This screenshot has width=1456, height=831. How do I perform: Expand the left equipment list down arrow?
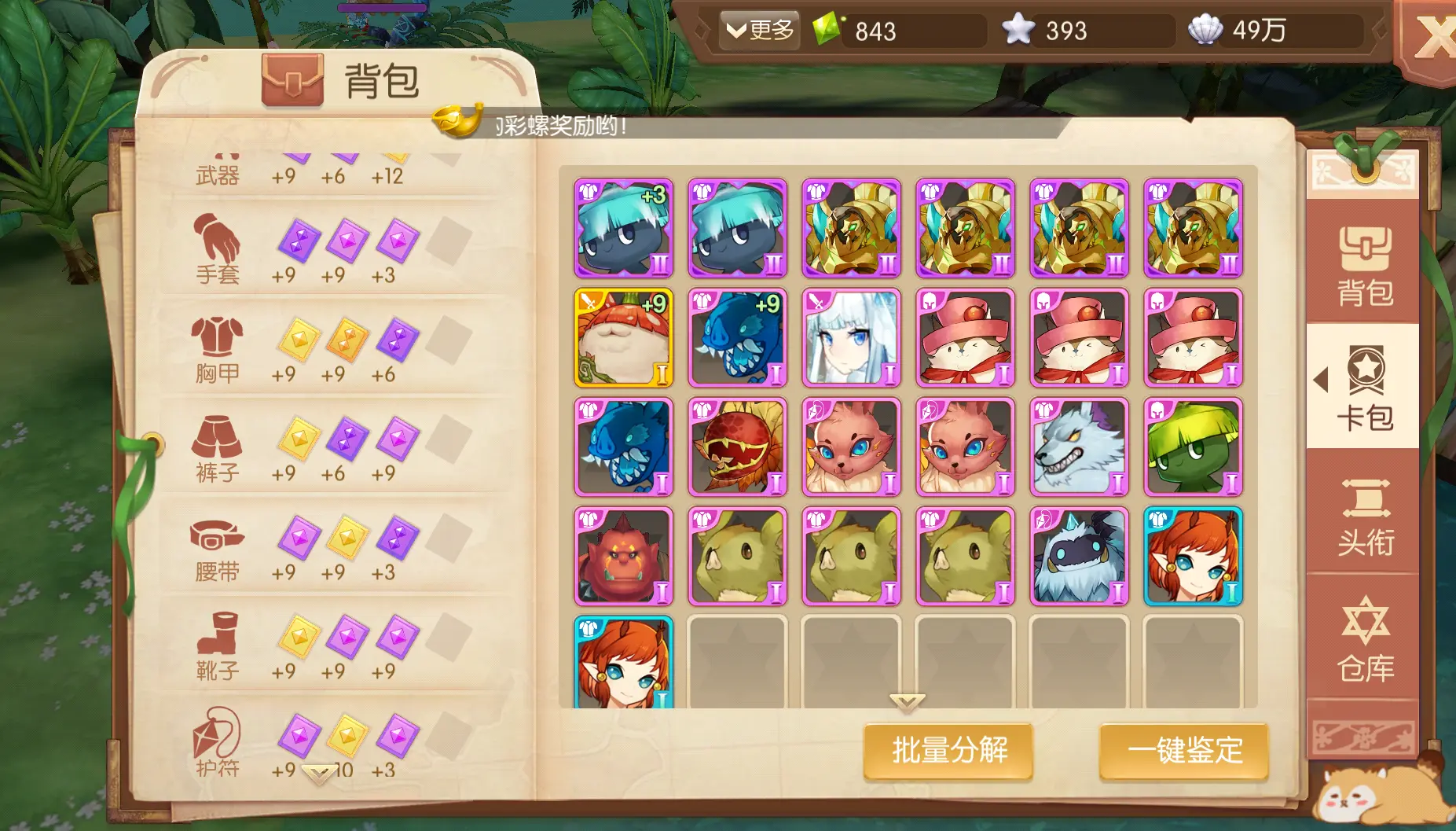[318, 773]
